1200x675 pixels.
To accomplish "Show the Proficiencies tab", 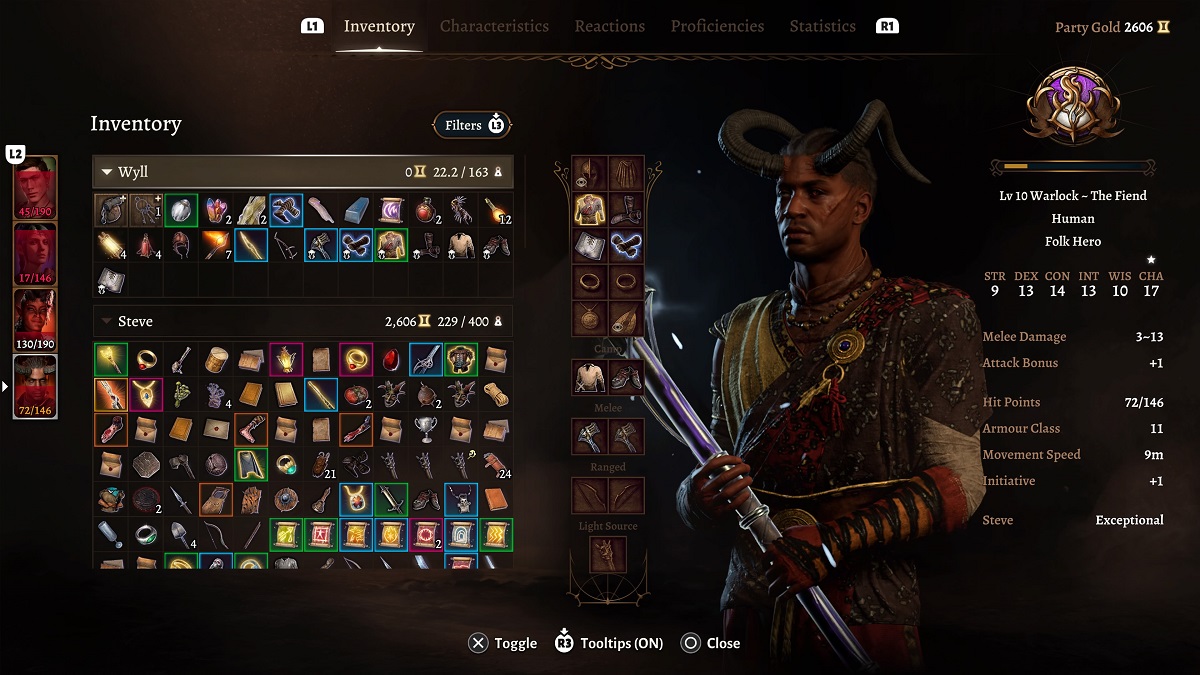I will [x=717, y=26].
